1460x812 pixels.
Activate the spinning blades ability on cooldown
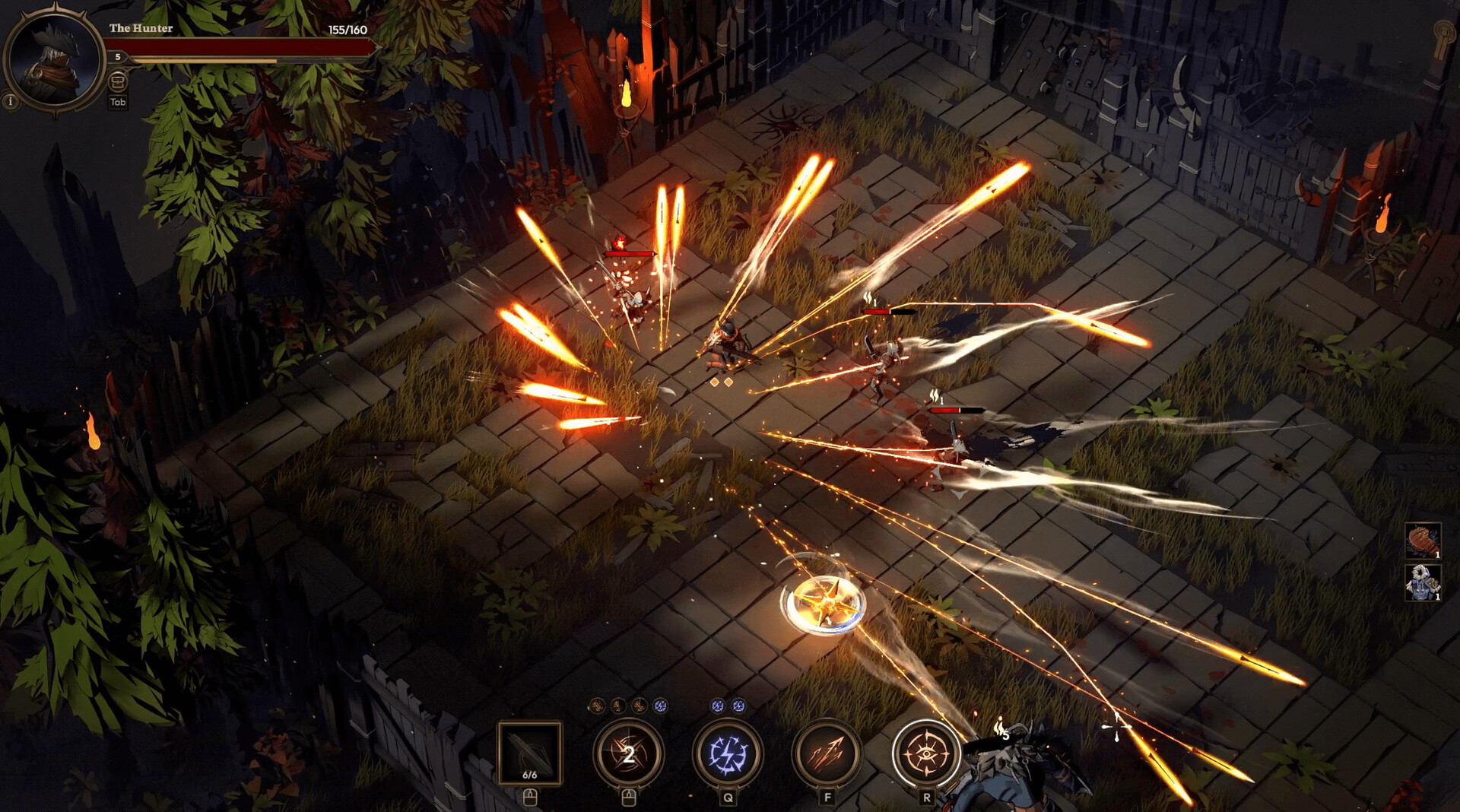pos(629,753)
